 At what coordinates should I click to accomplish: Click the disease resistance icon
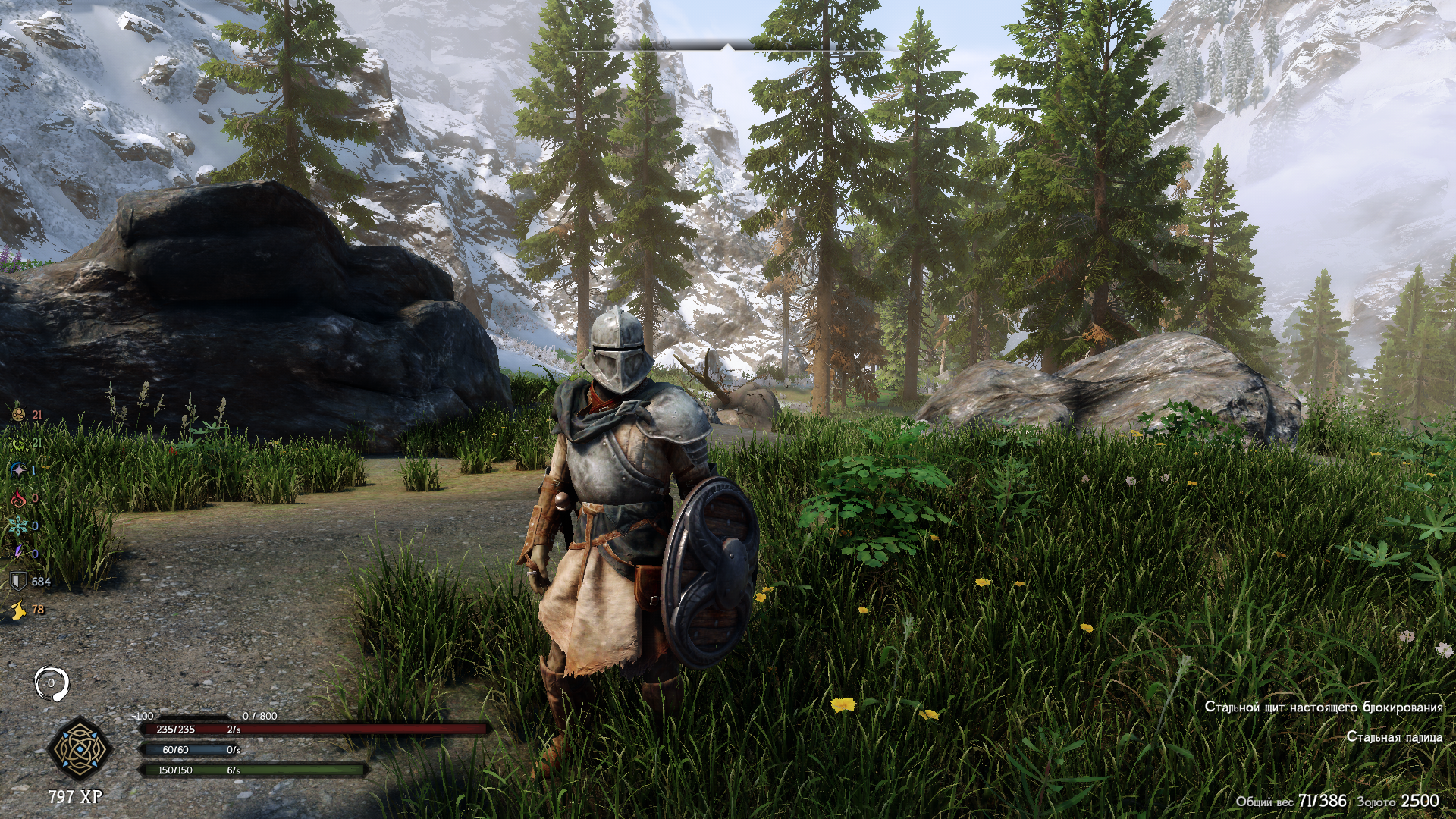click(17, 415)
